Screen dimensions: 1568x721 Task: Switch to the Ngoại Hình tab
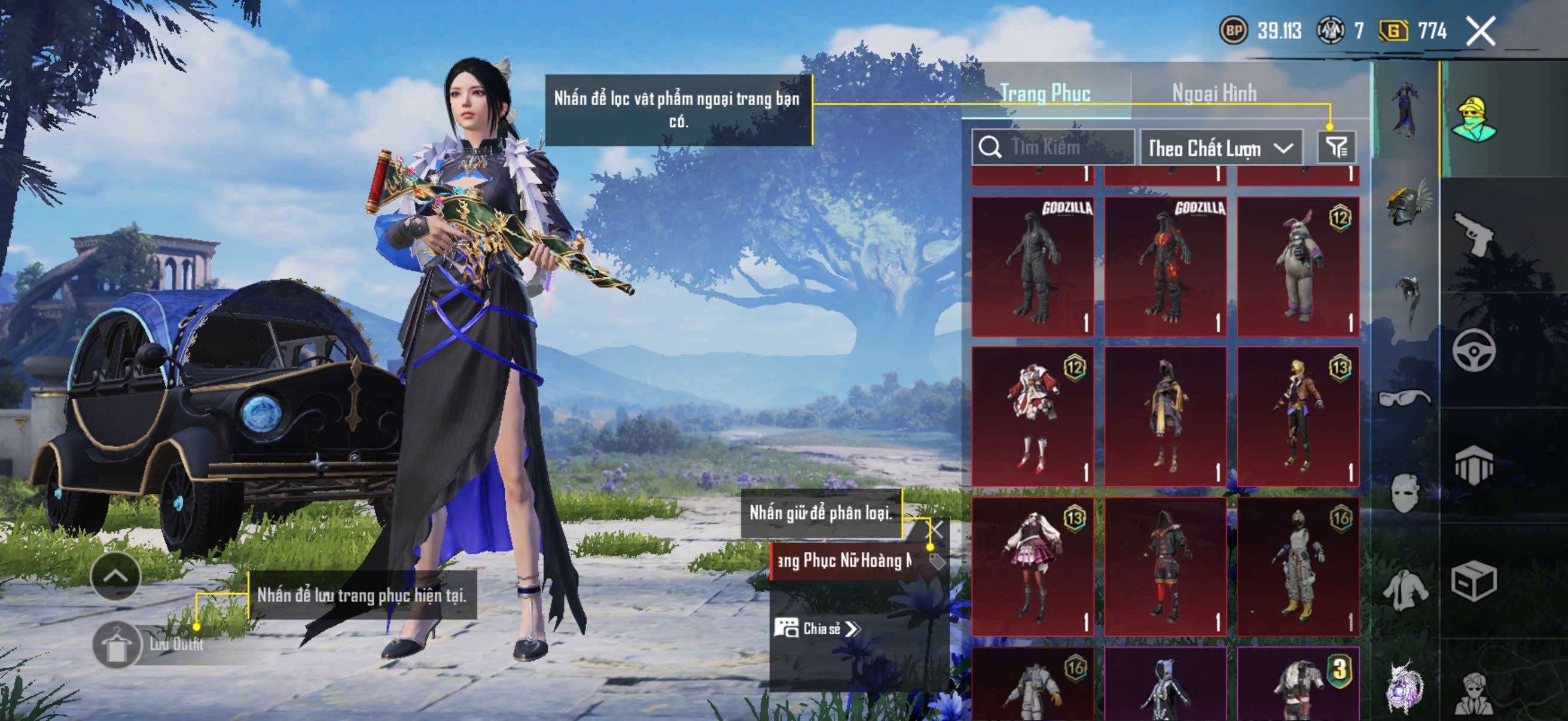[x=1214, y=93]
